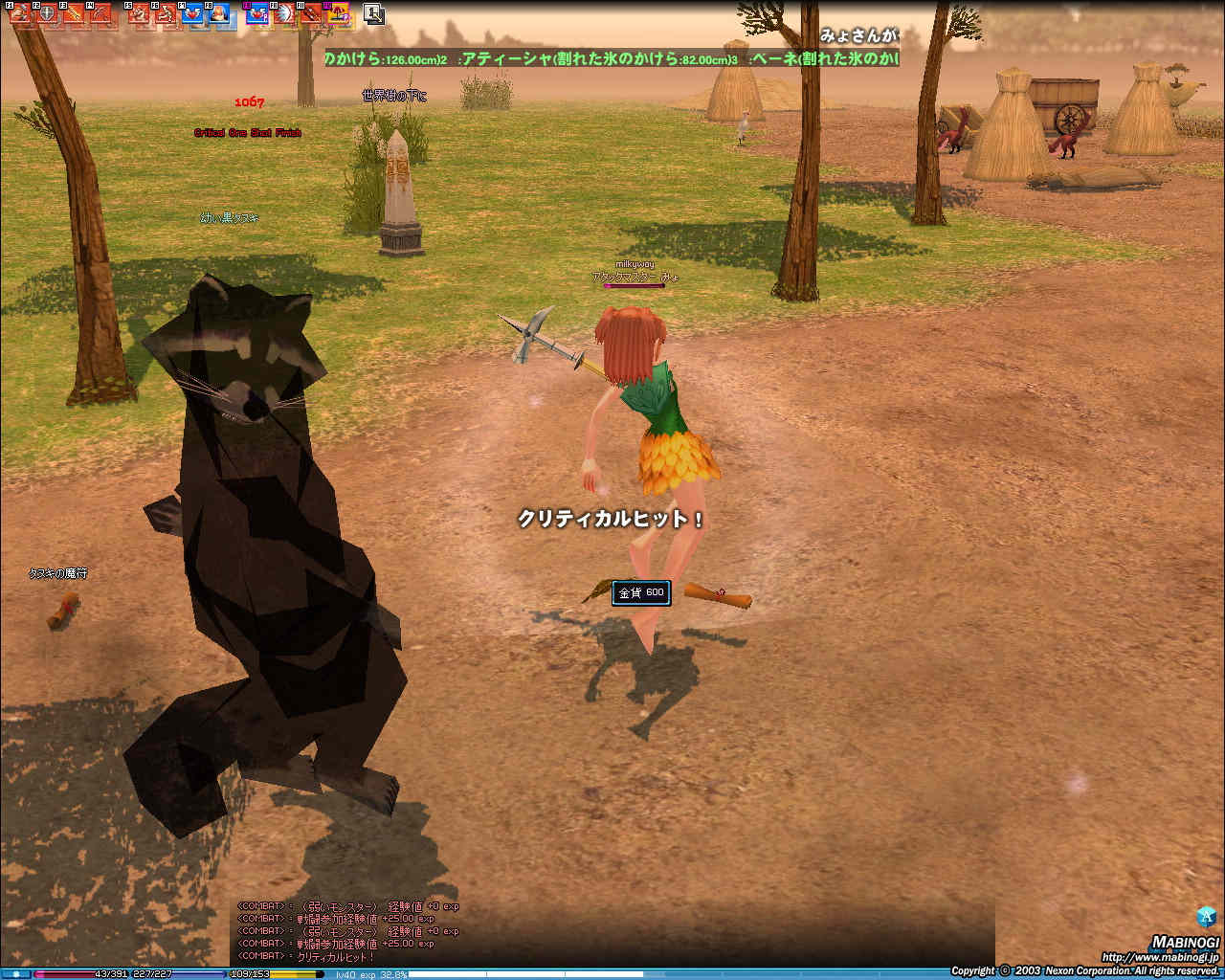Click the red item icon in F11
This screenshot has height=980, width=1225.
coord(311,14)
